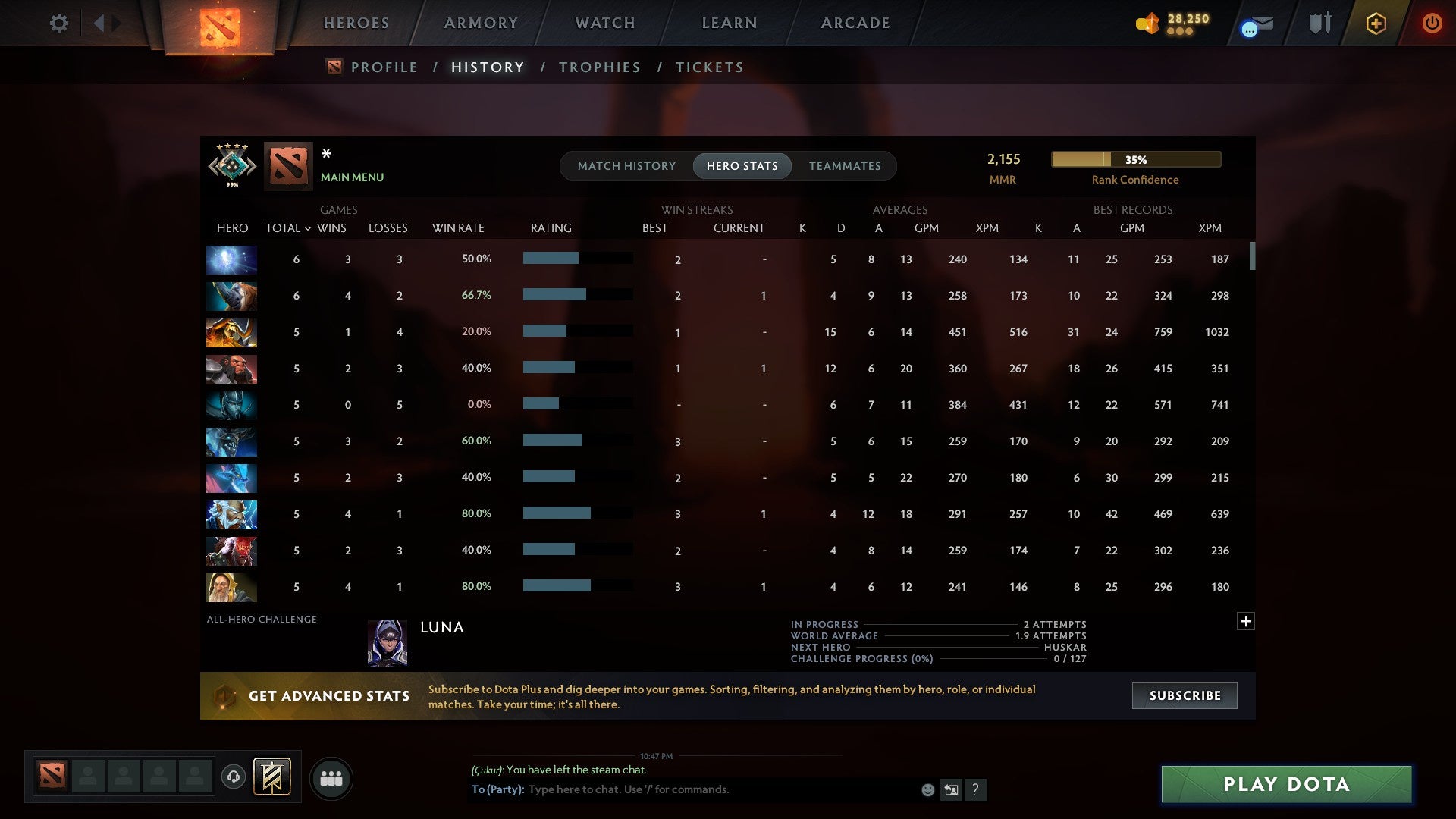The width and height of the screenshot is (1456, 819).
Task: Expand All-Hero Challenge with the plus button
Action: [1245, 621]
